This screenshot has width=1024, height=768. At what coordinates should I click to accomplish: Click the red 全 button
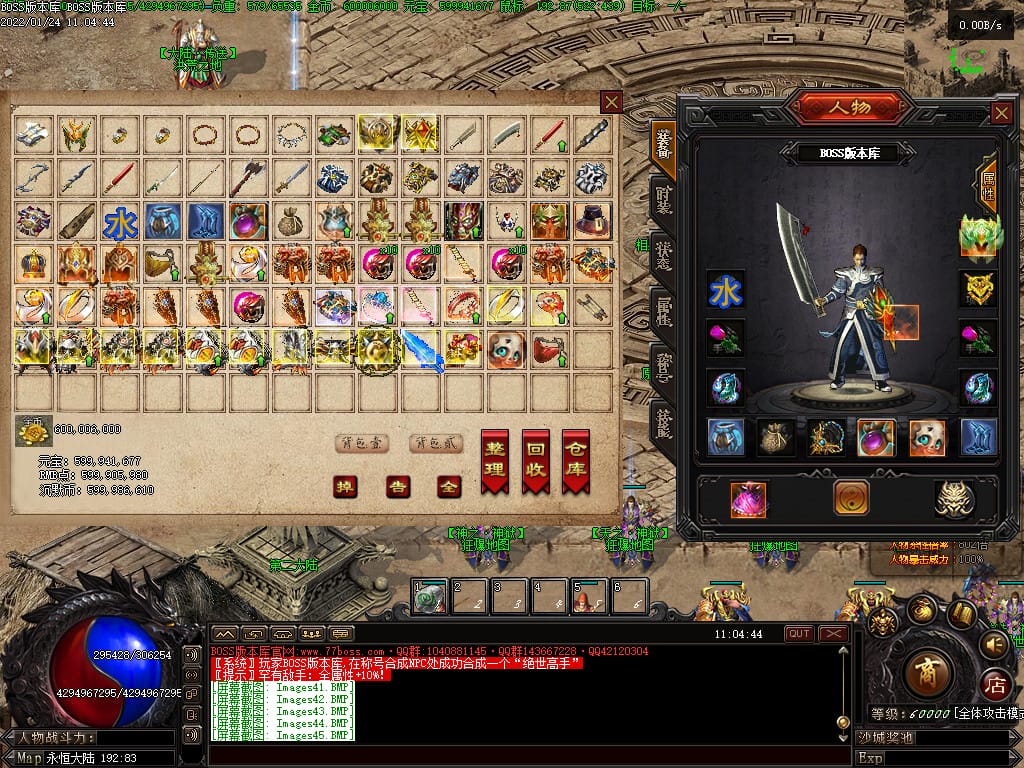[449, 487]
